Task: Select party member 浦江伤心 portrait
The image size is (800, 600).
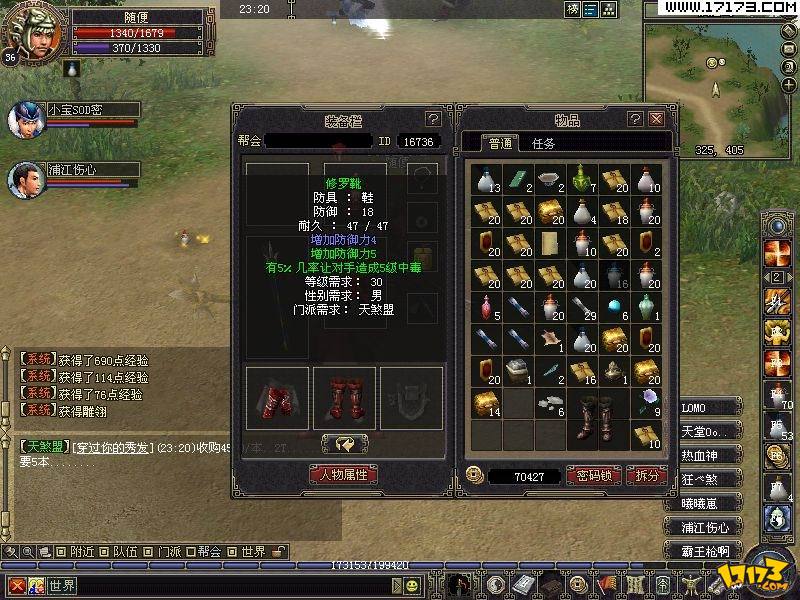Action: (x=24, y=181)
